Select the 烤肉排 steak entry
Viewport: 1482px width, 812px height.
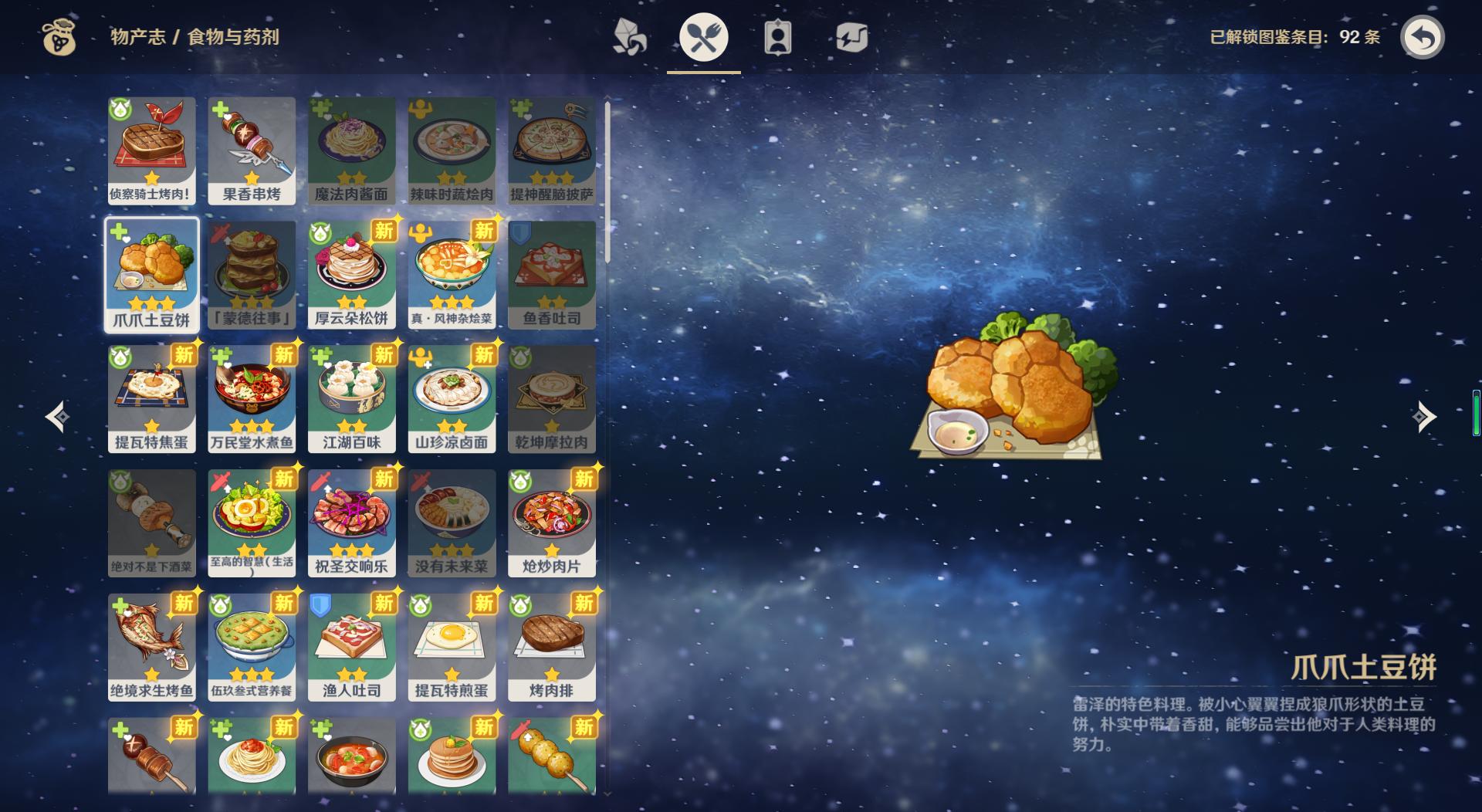tap(551, 647)
